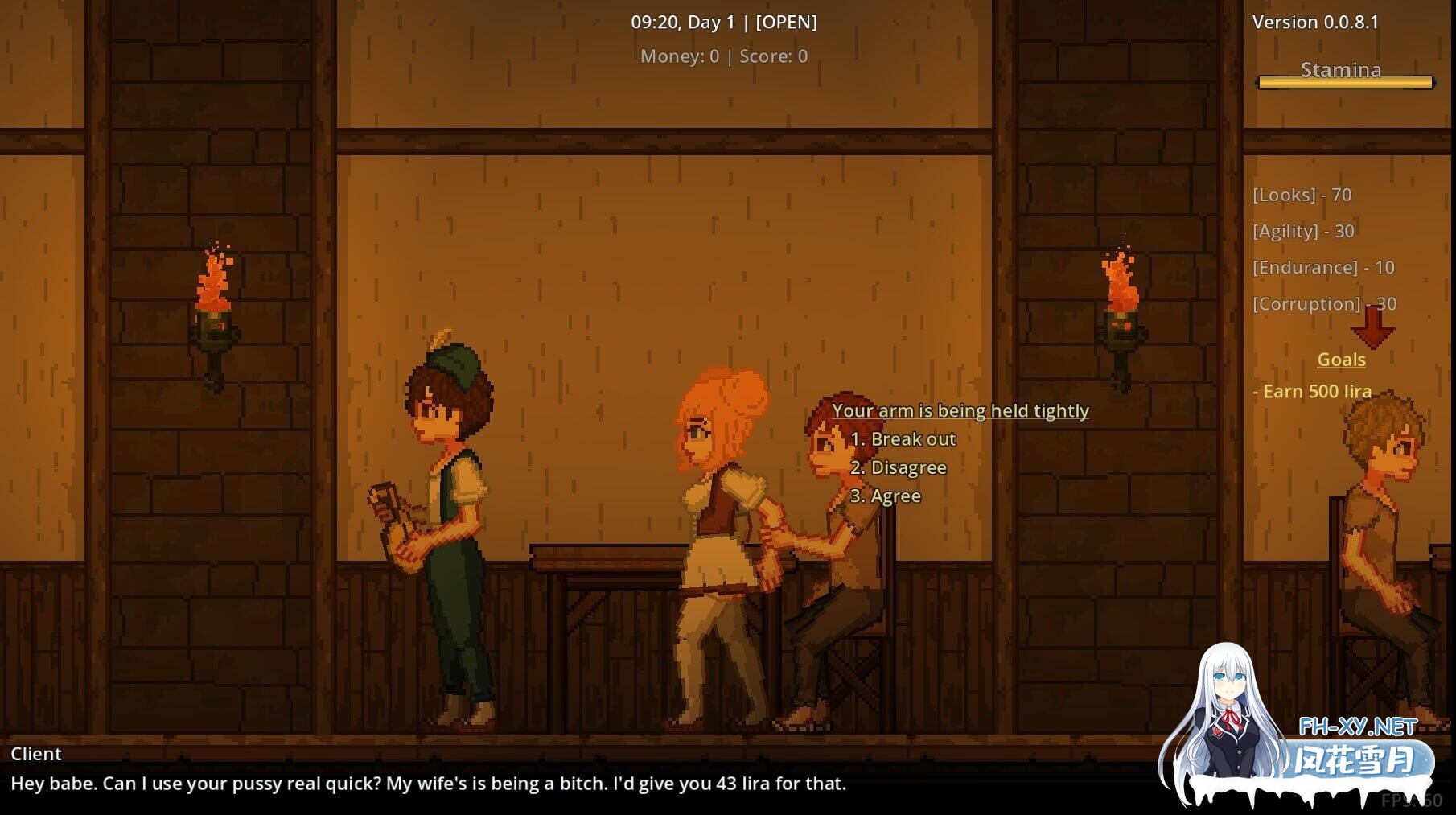
Task: Click the Client name in the dialogue box
Action: pyautogui.click(x=35, y=754)
